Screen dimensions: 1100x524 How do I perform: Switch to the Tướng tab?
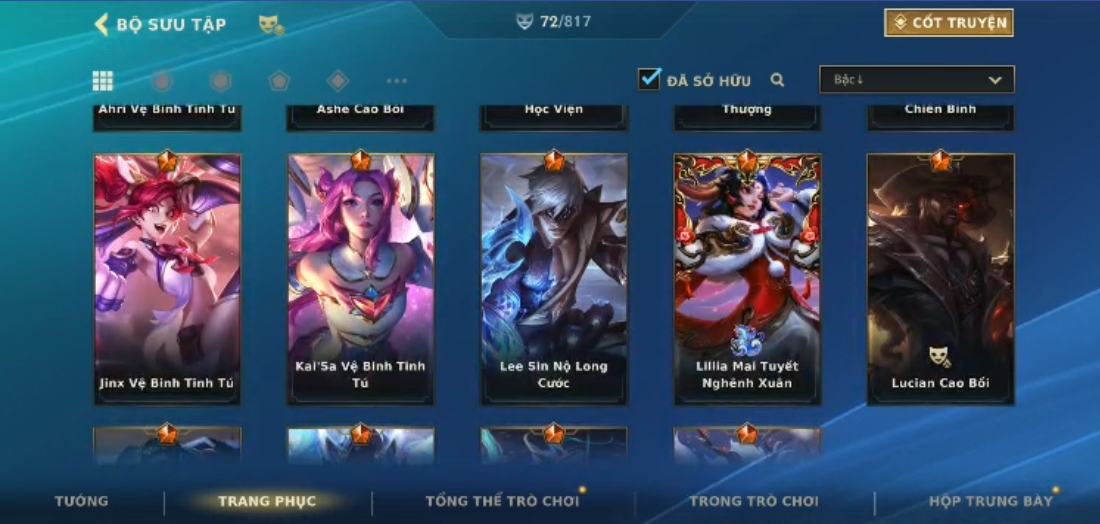pos(82,501)
